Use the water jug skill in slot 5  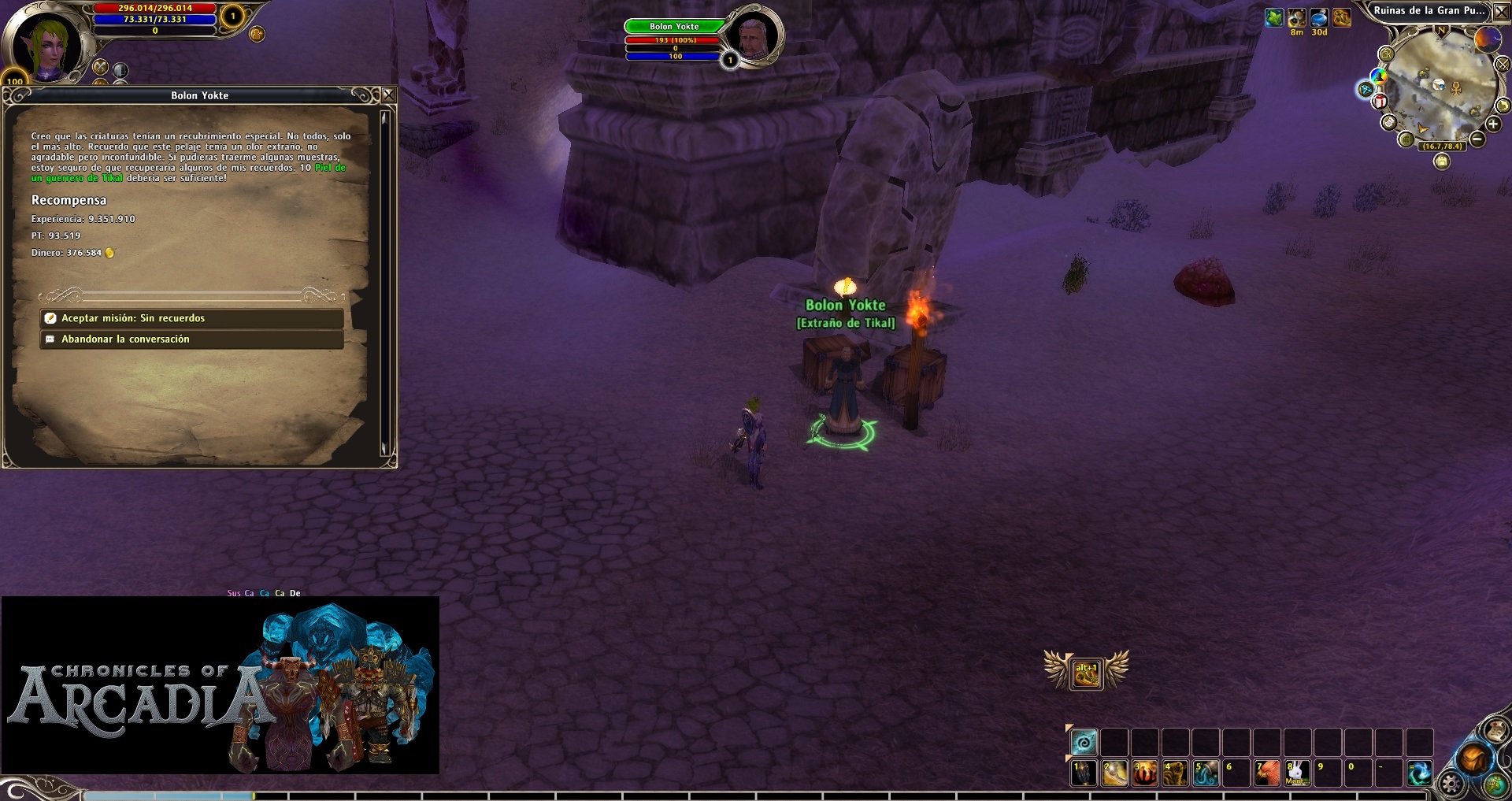pyautogui.click(x=1206, y=773)
